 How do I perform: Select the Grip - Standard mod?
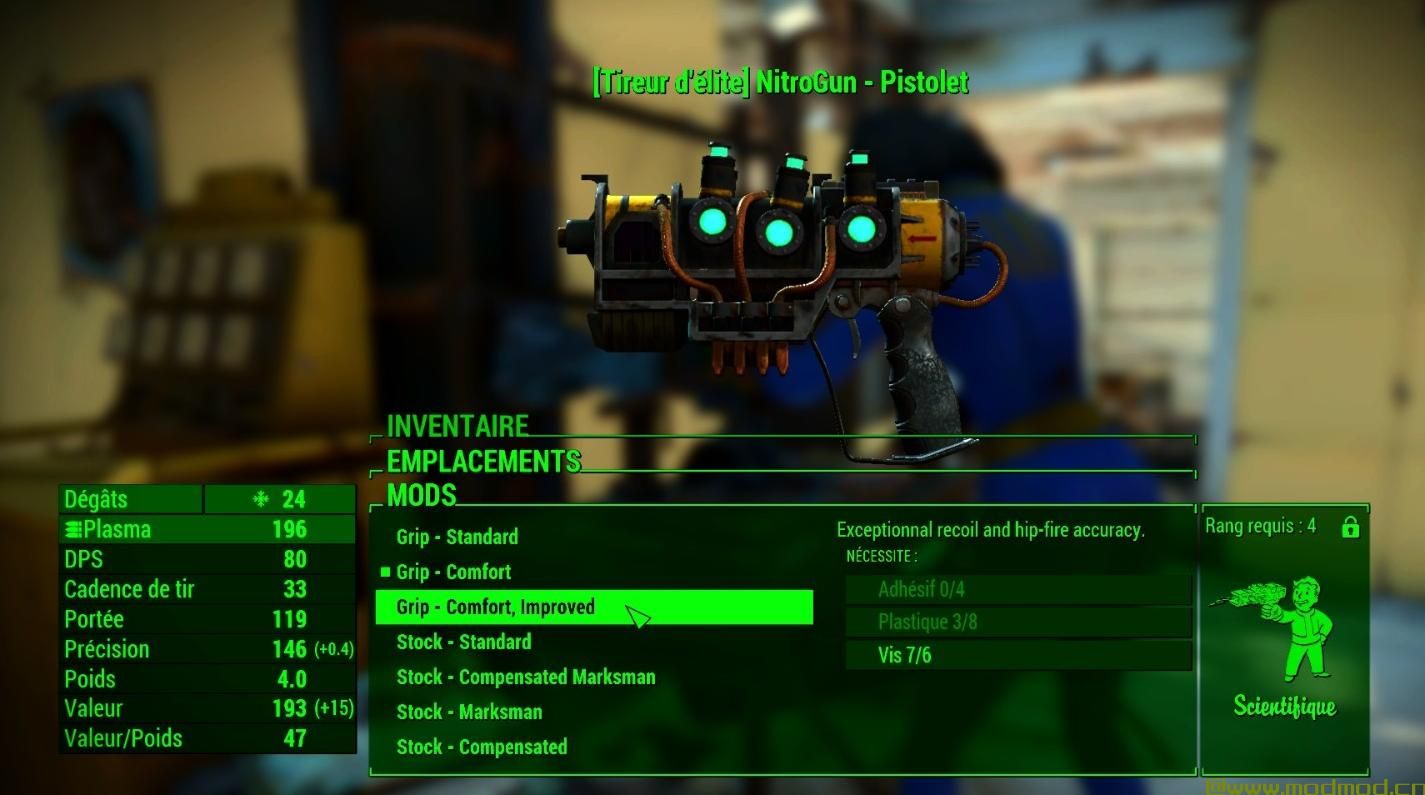(457, 537)
